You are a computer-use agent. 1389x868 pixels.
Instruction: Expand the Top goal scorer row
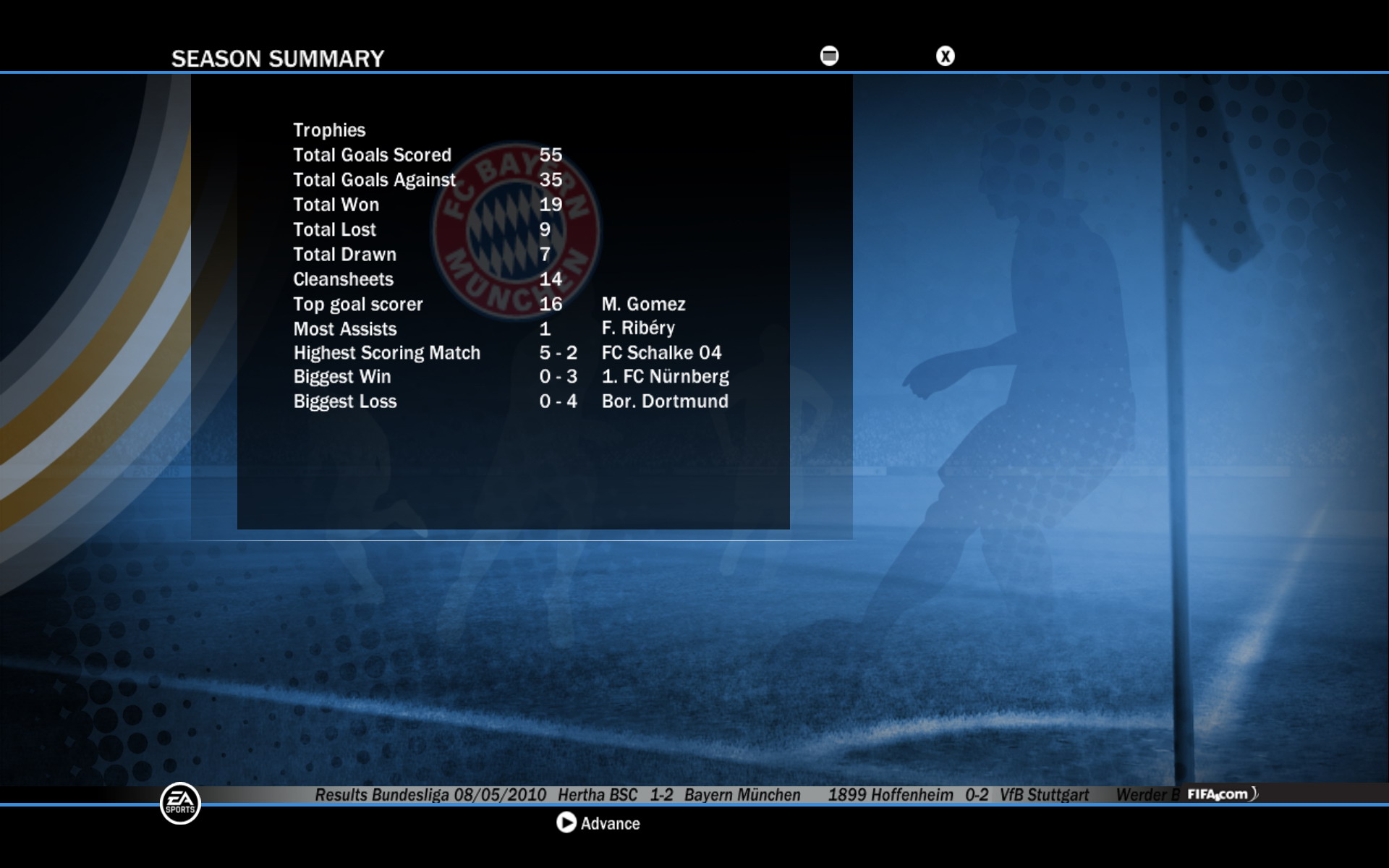click(357, 304)
